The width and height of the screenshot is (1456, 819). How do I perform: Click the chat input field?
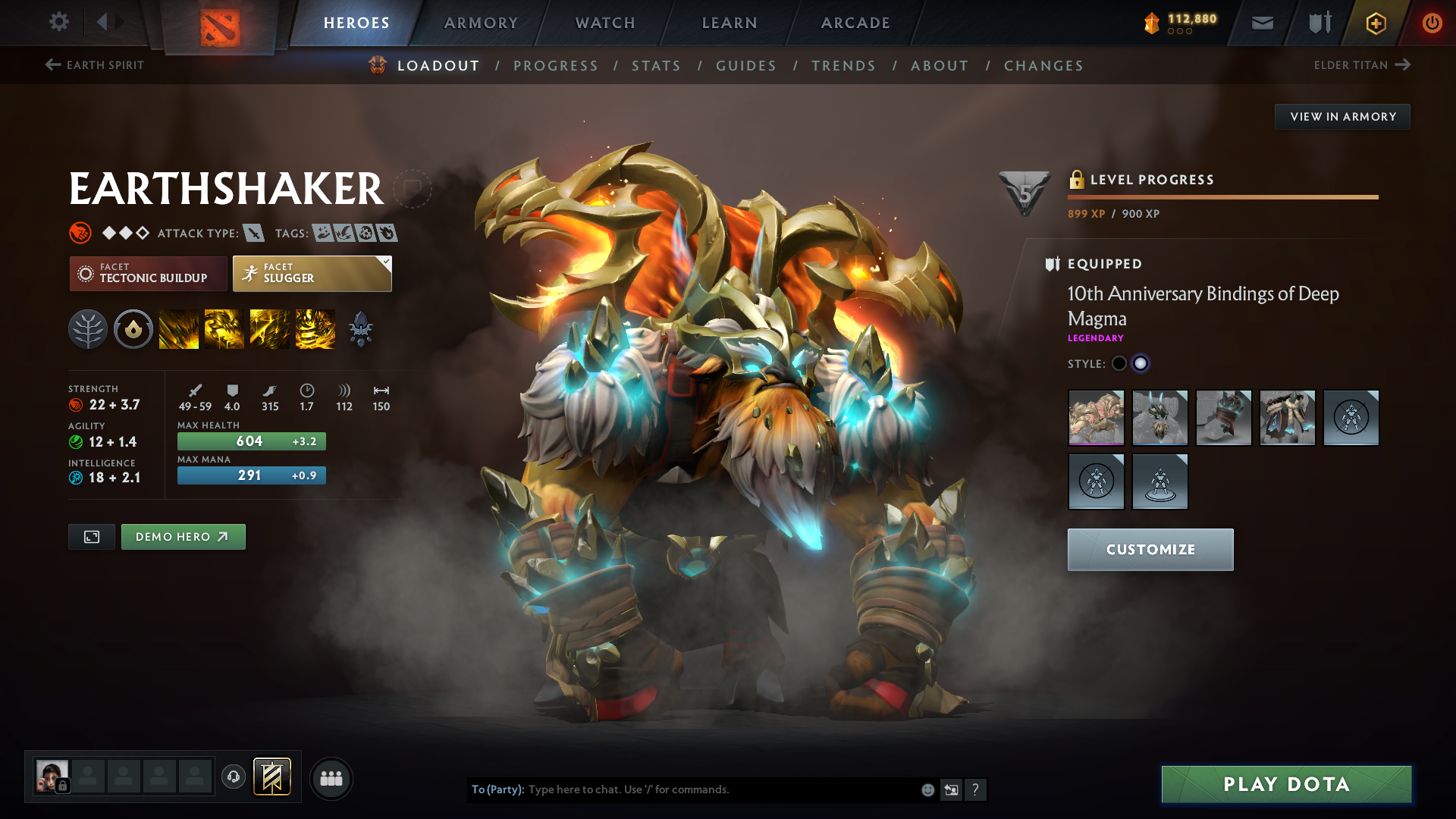682,789
